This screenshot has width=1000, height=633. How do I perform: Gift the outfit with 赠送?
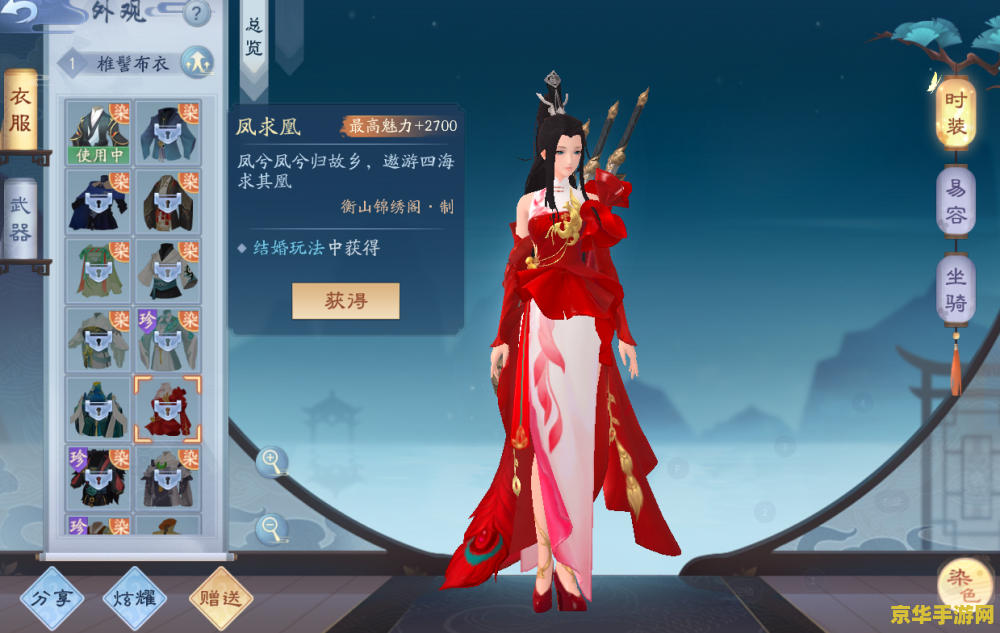[220, 599]
